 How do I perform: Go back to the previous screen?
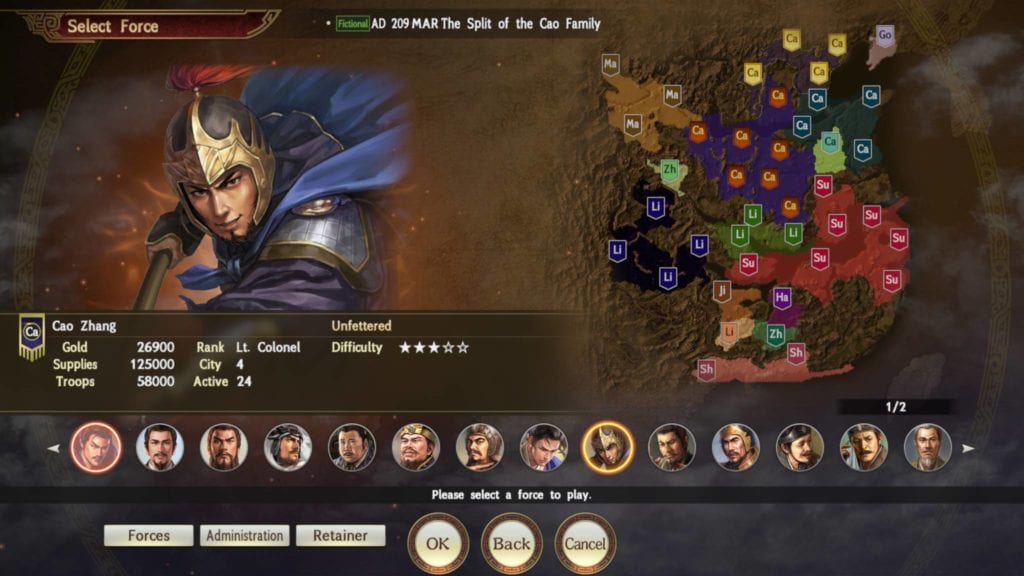tap(511, 543)
